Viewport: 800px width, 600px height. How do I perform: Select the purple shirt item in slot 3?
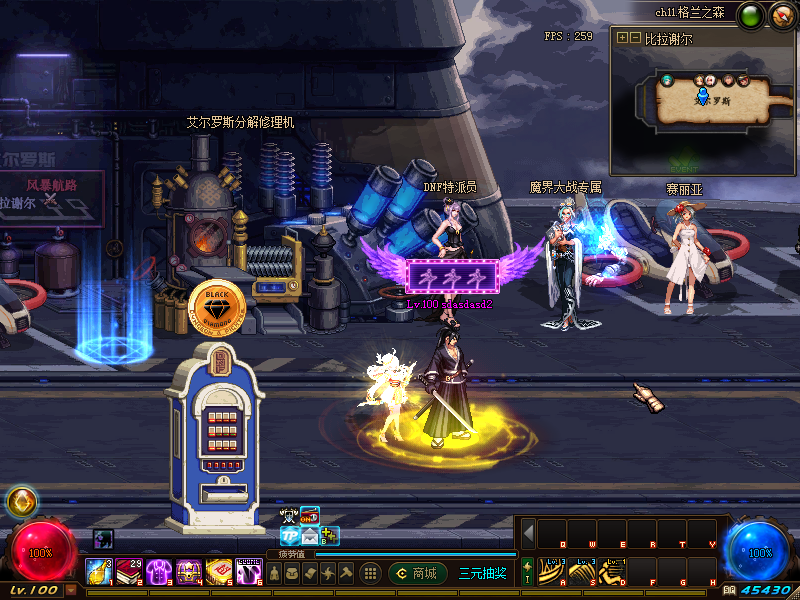pyautogui.click(x=158, y=571)
